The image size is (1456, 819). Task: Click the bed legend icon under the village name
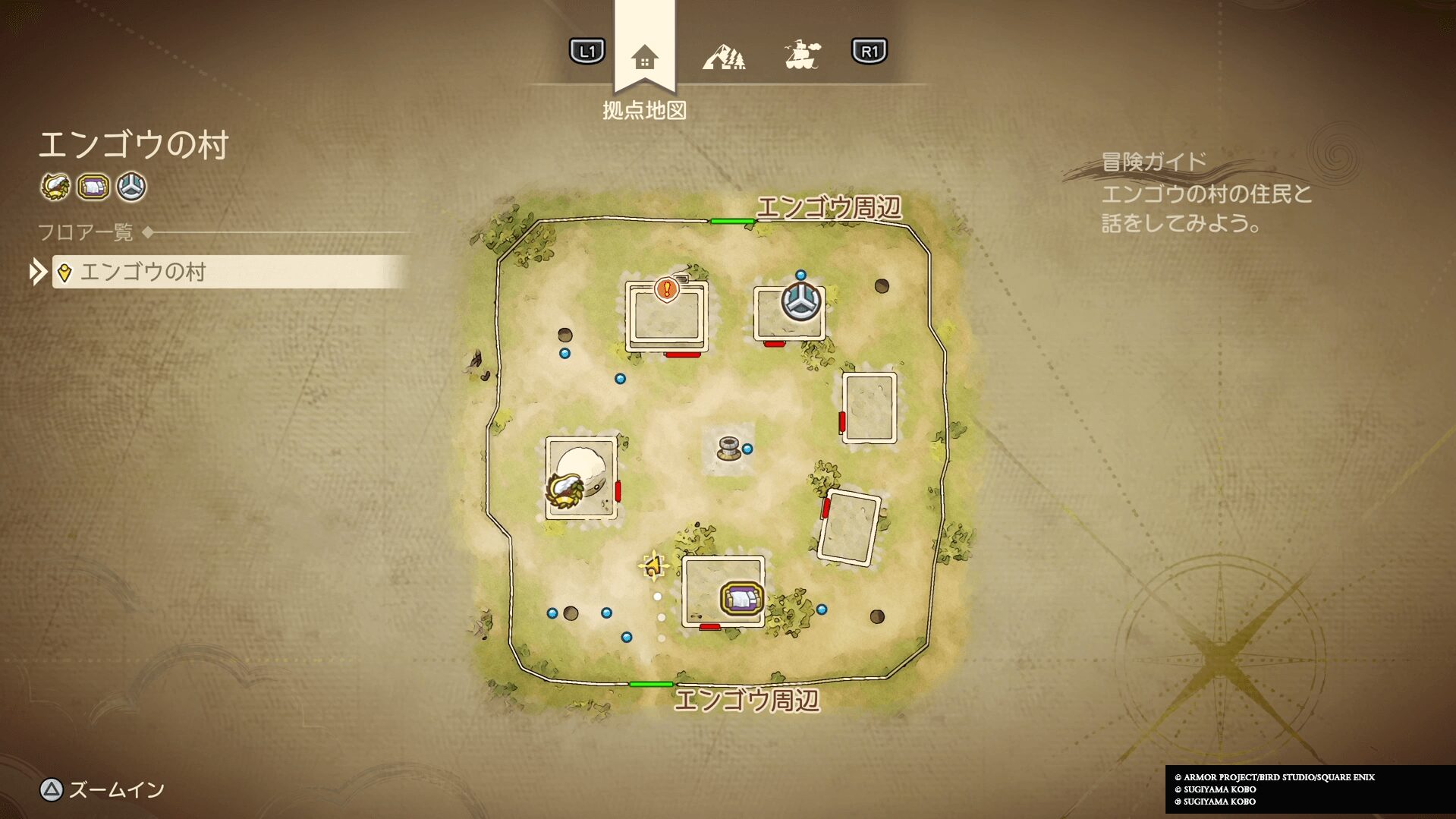click(x=93, y=187)
